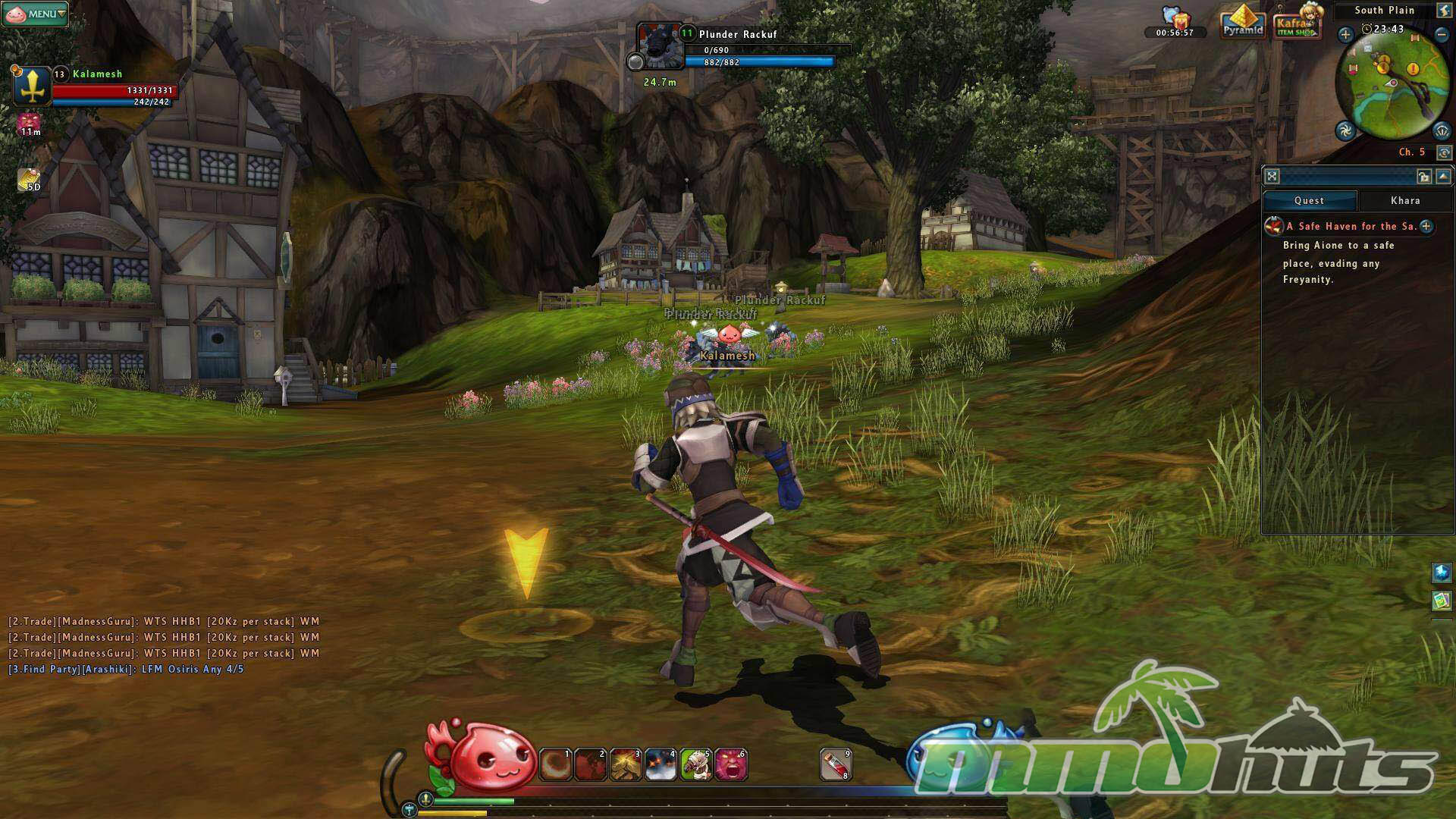Zoom in the minimap with plus button

pos(1345,34)
